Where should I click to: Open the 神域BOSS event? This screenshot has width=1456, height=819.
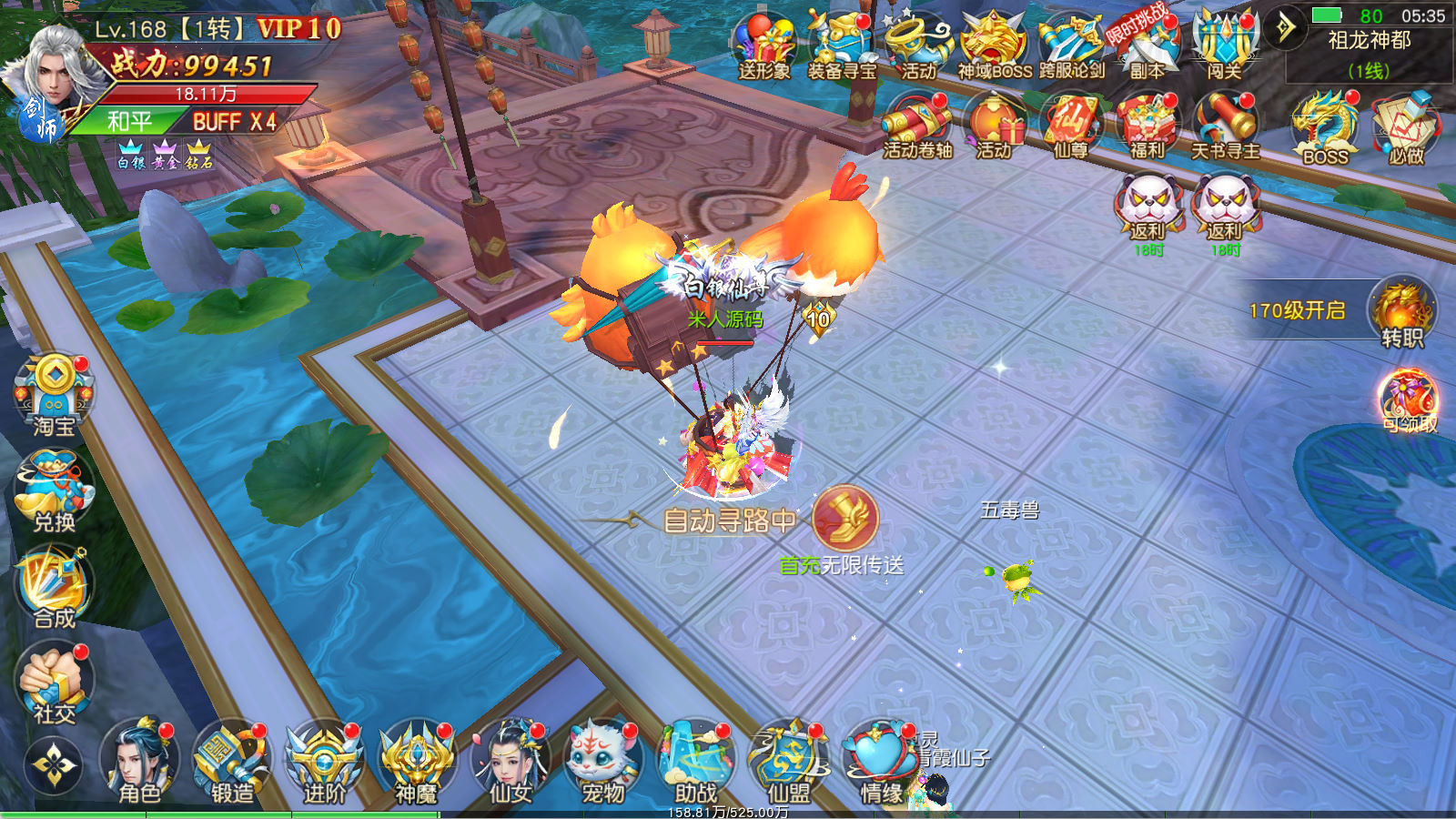(995, 45)
